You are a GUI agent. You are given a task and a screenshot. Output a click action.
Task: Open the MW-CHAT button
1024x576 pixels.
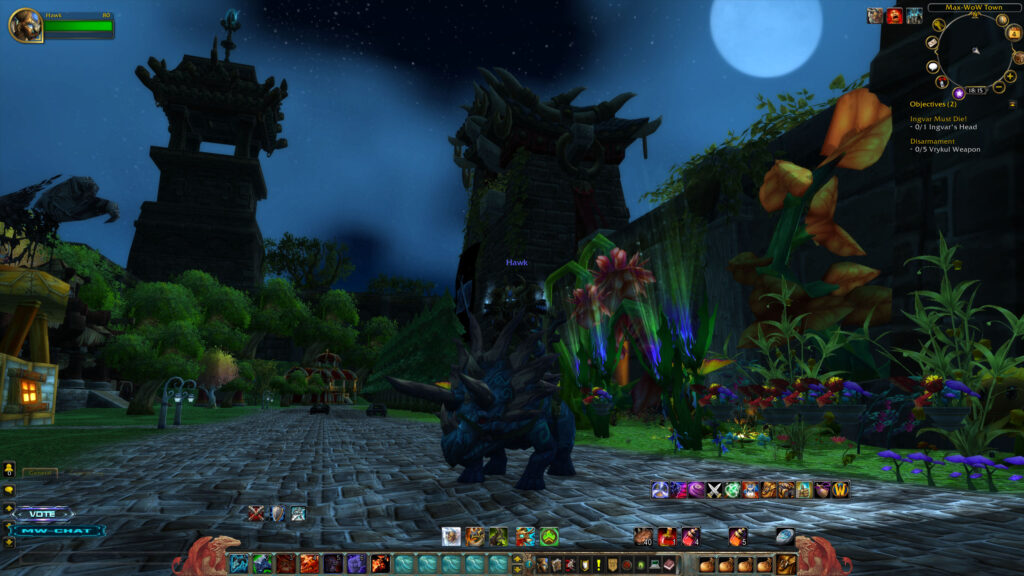[x=60, y=531]
